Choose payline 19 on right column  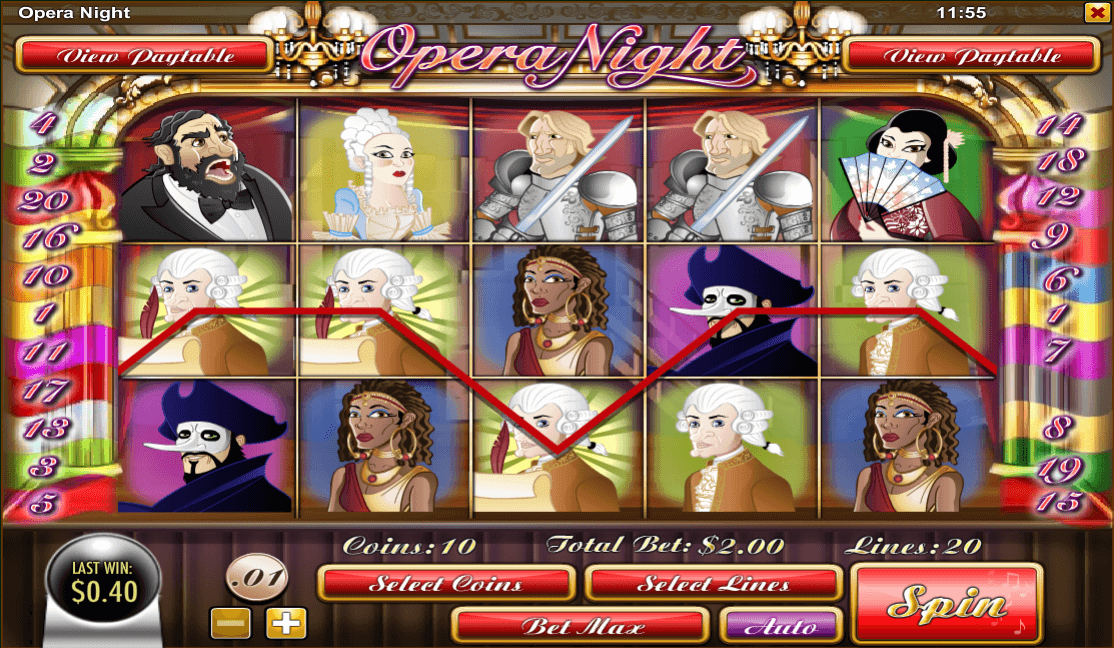point(1058,466)
